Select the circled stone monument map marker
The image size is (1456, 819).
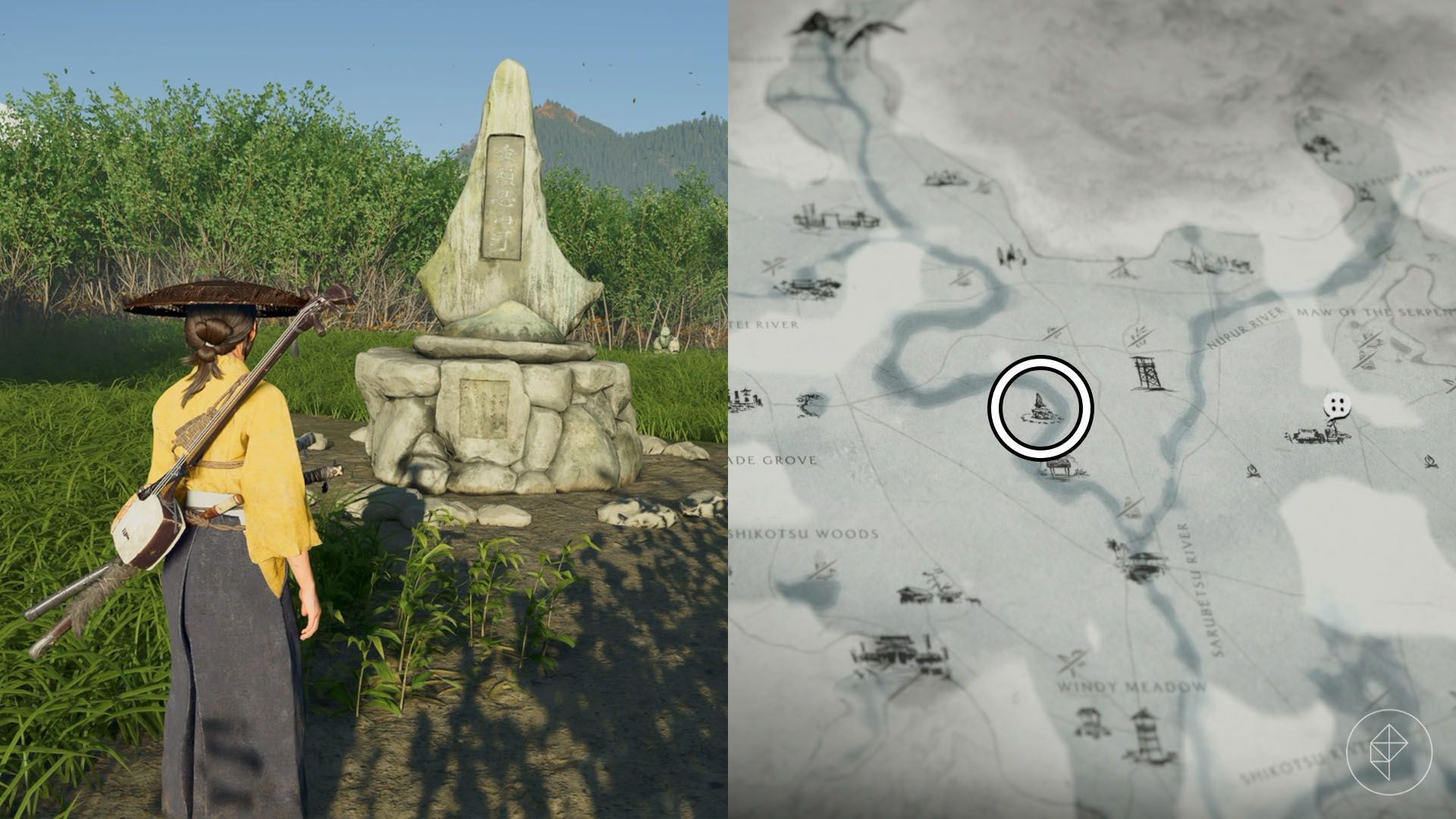coord(1040,408)
